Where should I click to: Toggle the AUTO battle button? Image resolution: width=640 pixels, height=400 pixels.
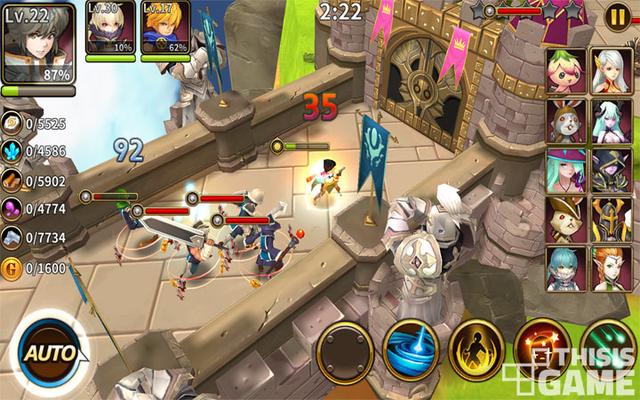pos(47,354)
